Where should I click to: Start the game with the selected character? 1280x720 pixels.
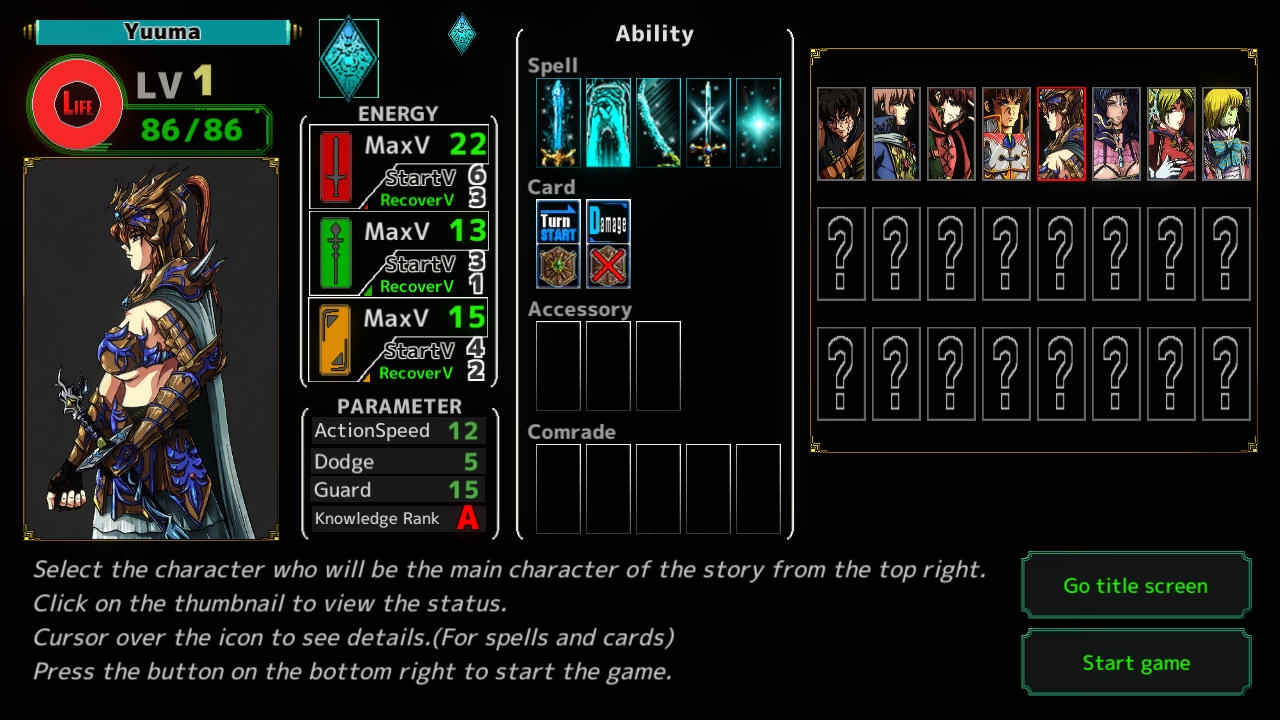click(1136, 662)
